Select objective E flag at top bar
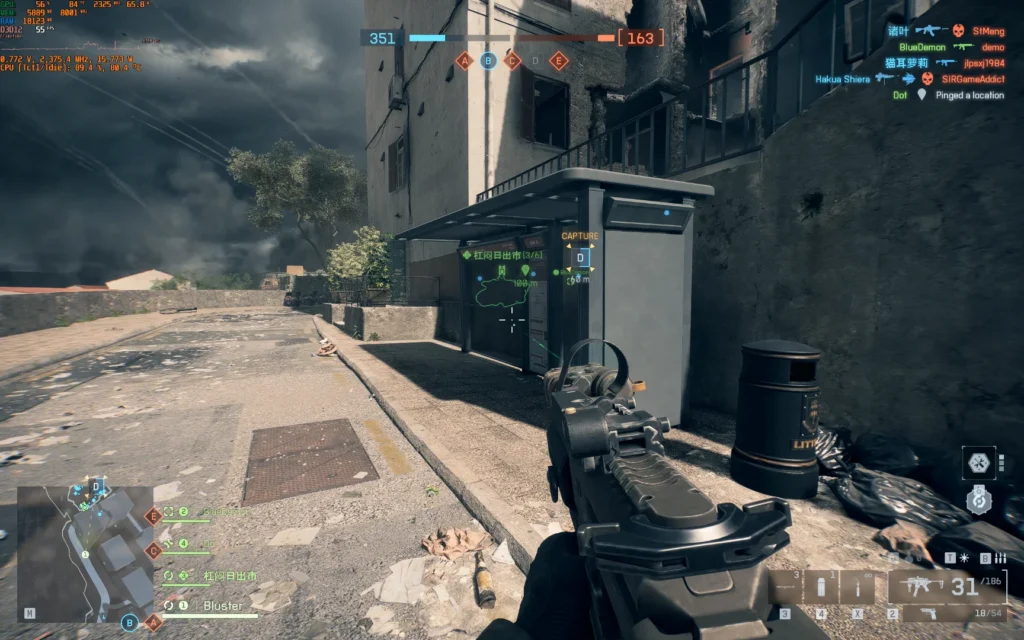Viewport: 1024px width, 640px height. [x=559, y=61]
